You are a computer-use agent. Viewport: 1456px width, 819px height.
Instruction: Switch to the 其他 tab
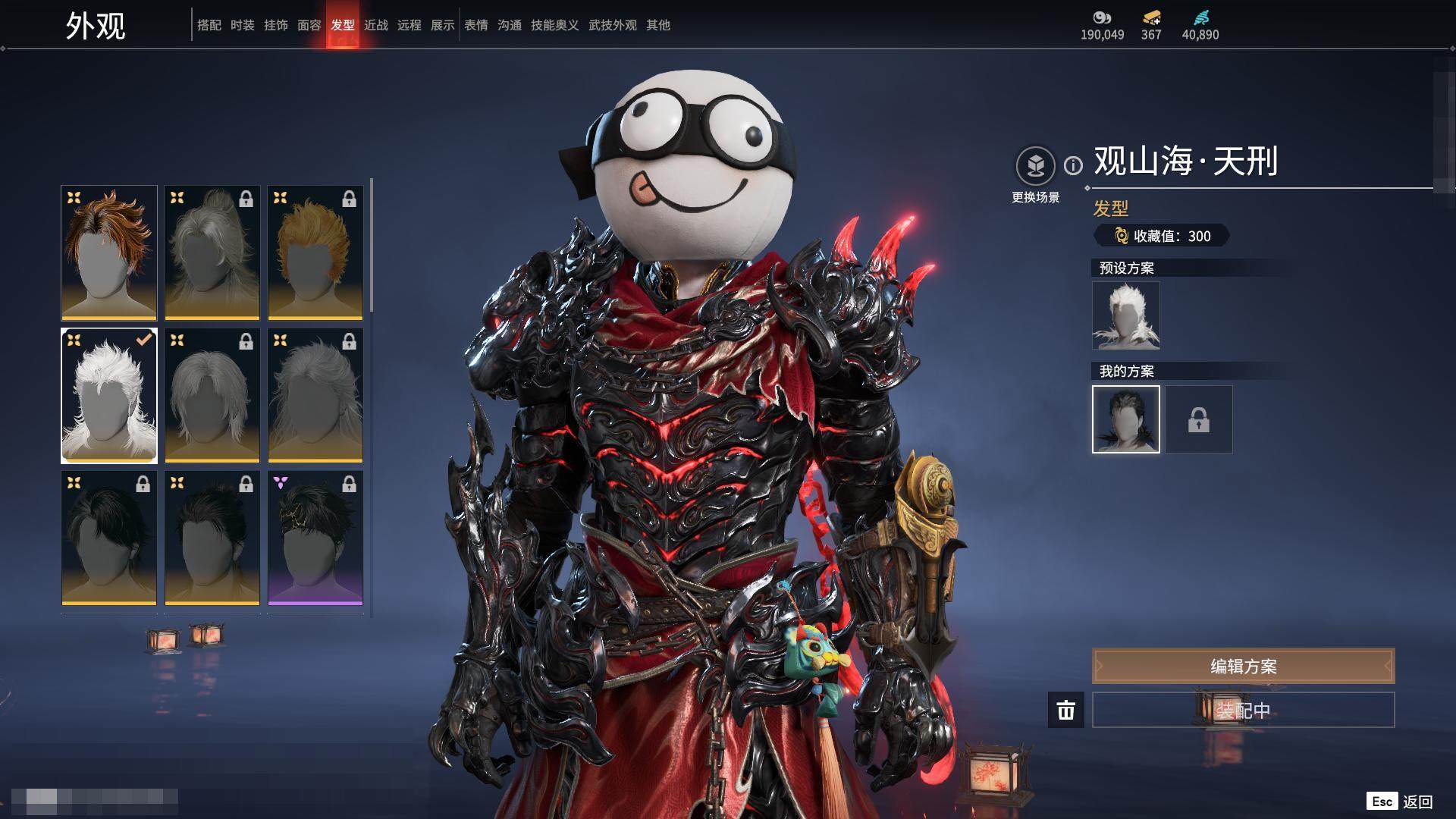pyautogui.click(x=657, y=25)
